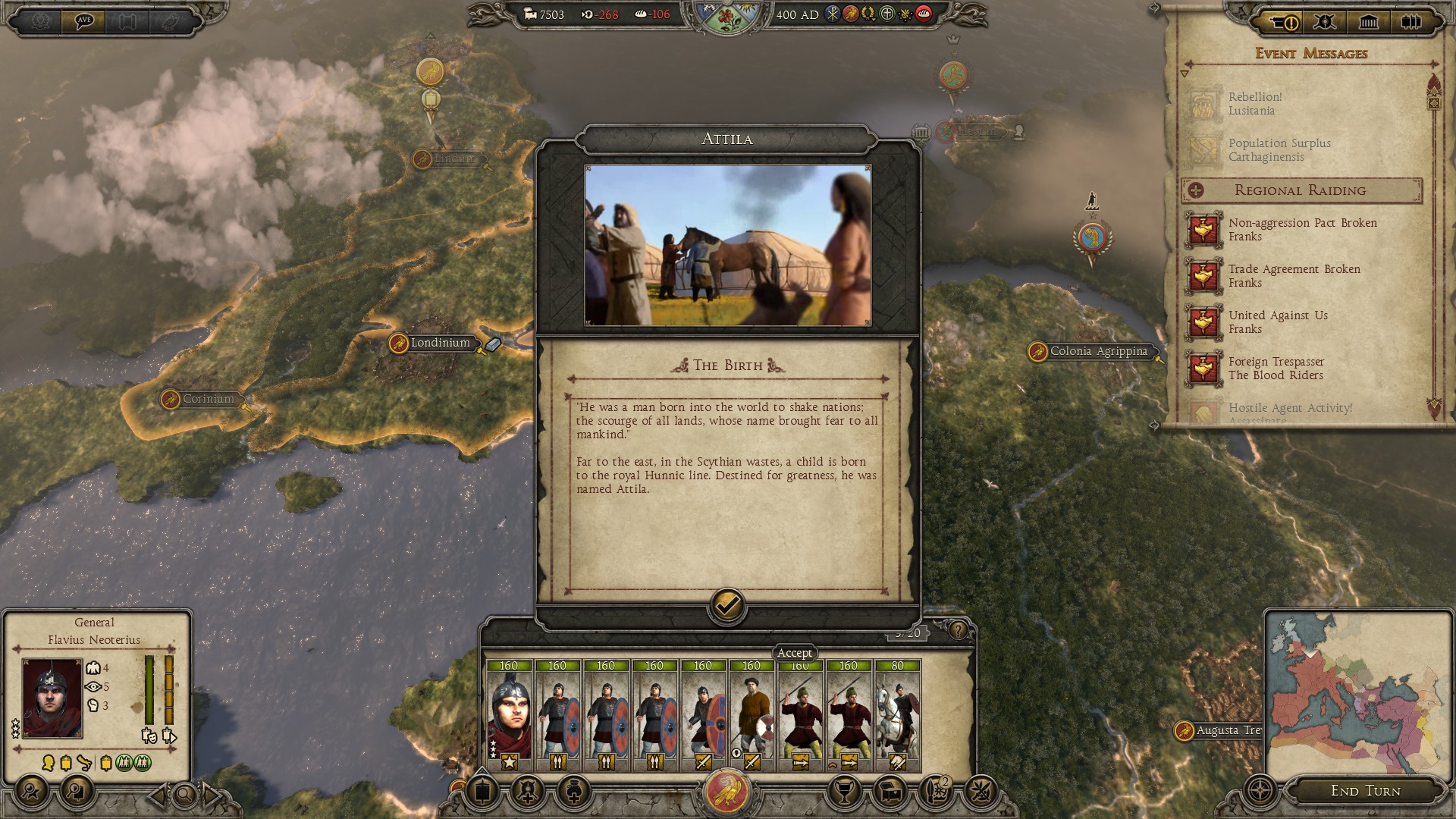The image size is (1456, 819).
Task: Open the Non-aggression Pact Broken message
Action: pos(1302,229)
